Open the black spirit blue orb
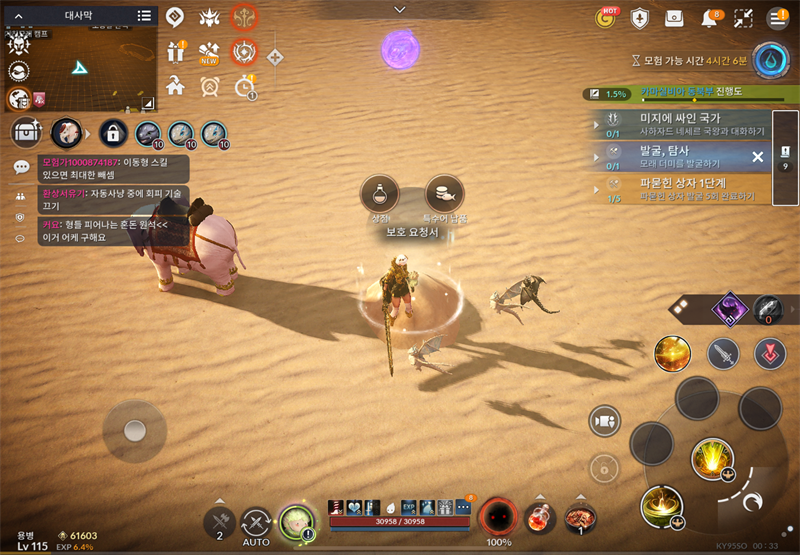 [770, 59]
